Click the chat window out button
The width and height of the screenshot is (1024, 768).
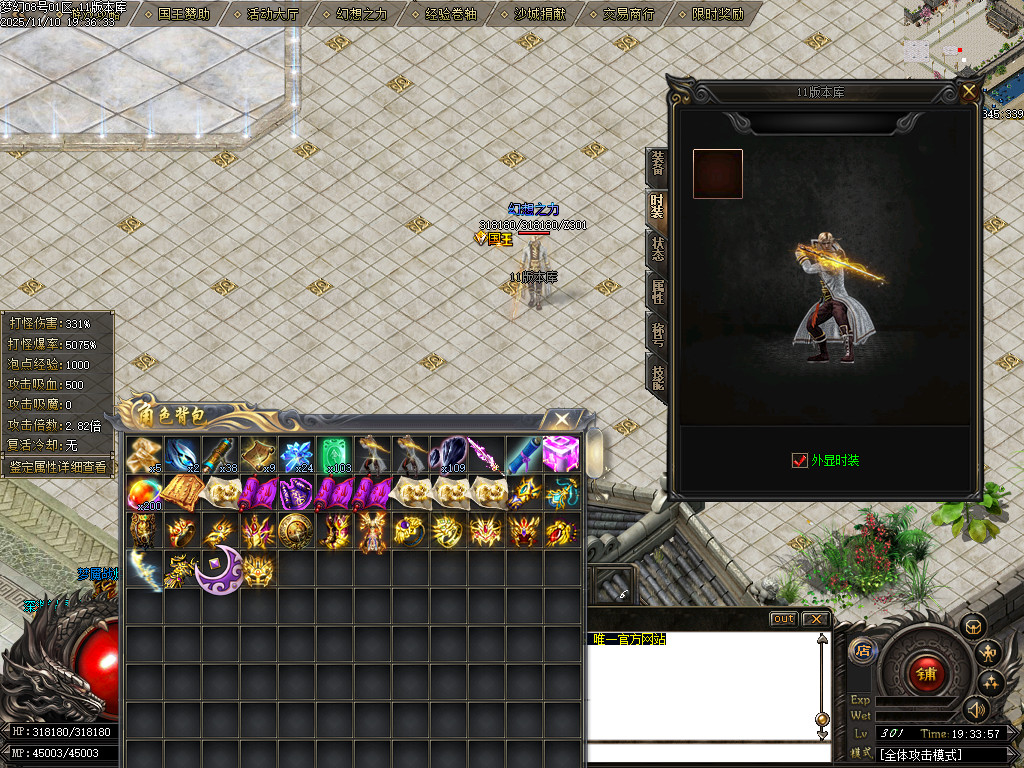pyautogui.click(x=783, y=619)
